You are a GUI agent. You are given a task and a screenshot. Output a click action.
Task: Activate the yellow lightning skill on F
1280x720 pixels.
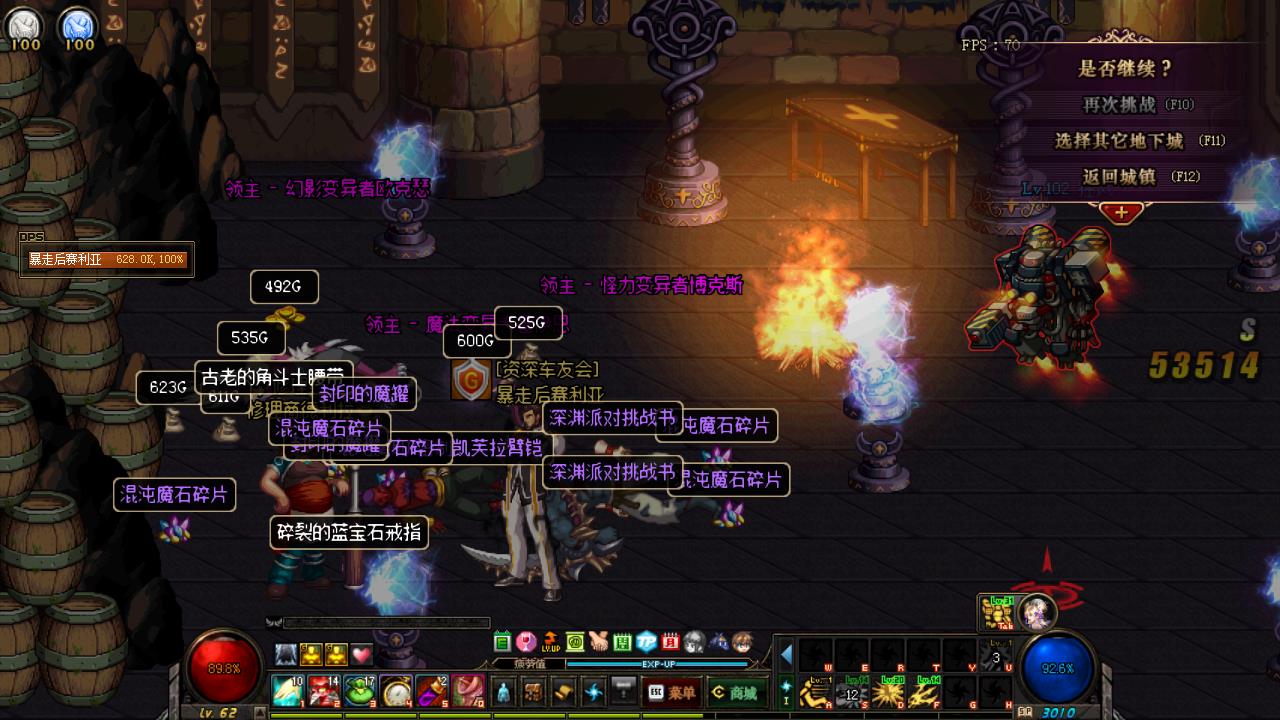point(926,691)
